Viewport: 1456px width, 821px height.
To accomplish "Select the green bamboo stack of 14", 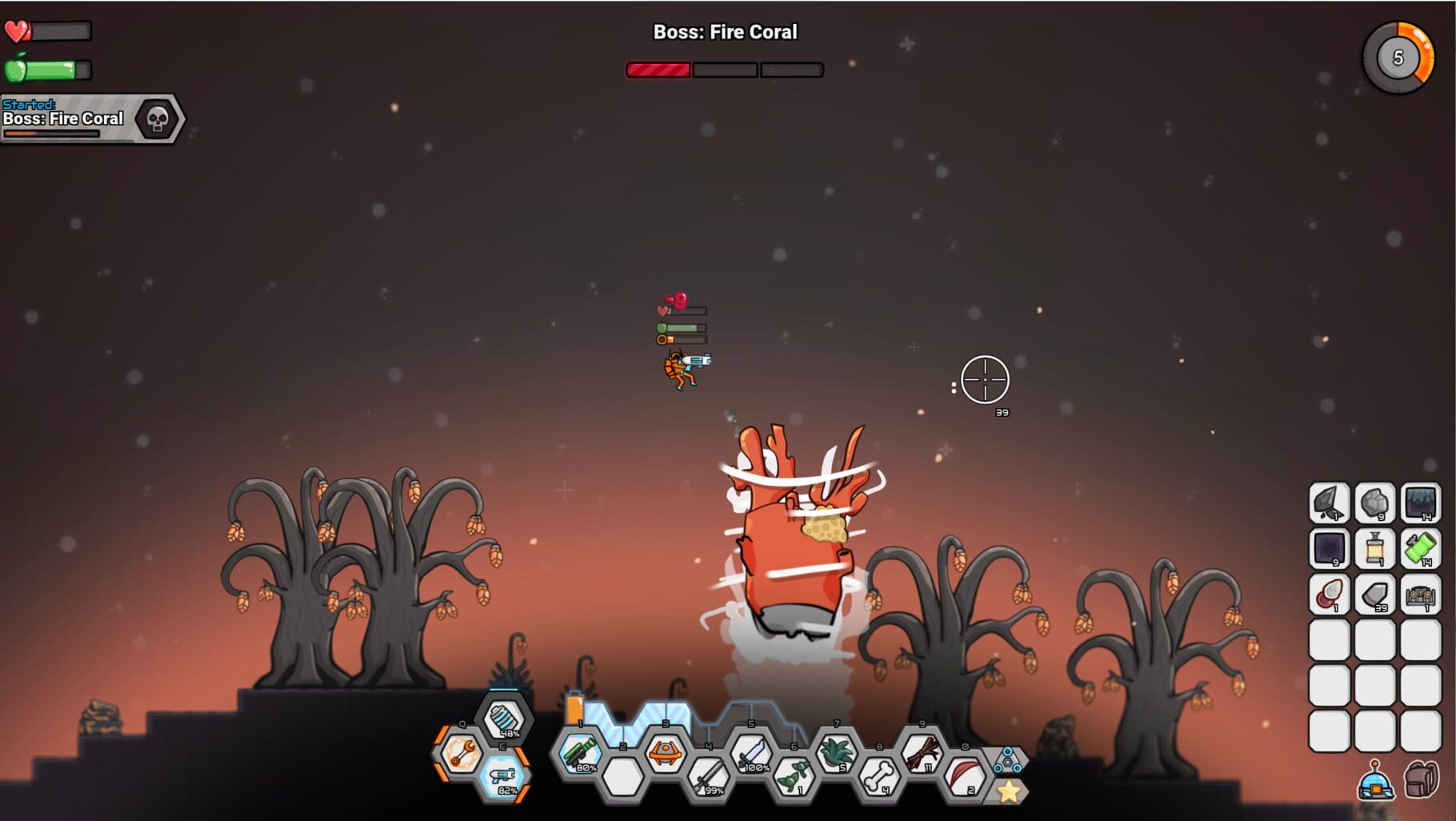I will pyautogui.click(x=1421, y=549).
